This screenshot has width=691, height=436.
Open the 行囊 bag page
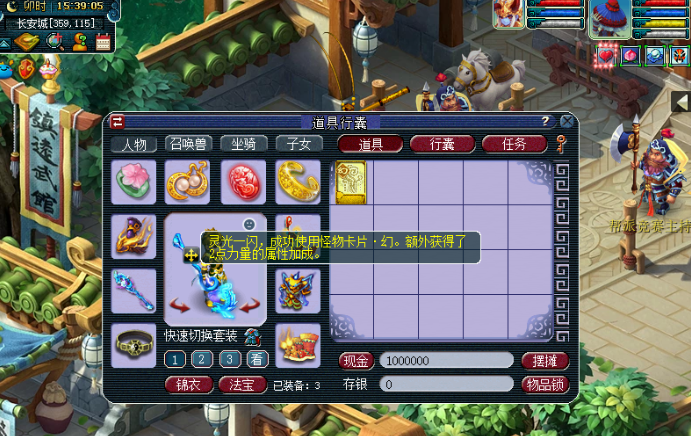[441, 144]
